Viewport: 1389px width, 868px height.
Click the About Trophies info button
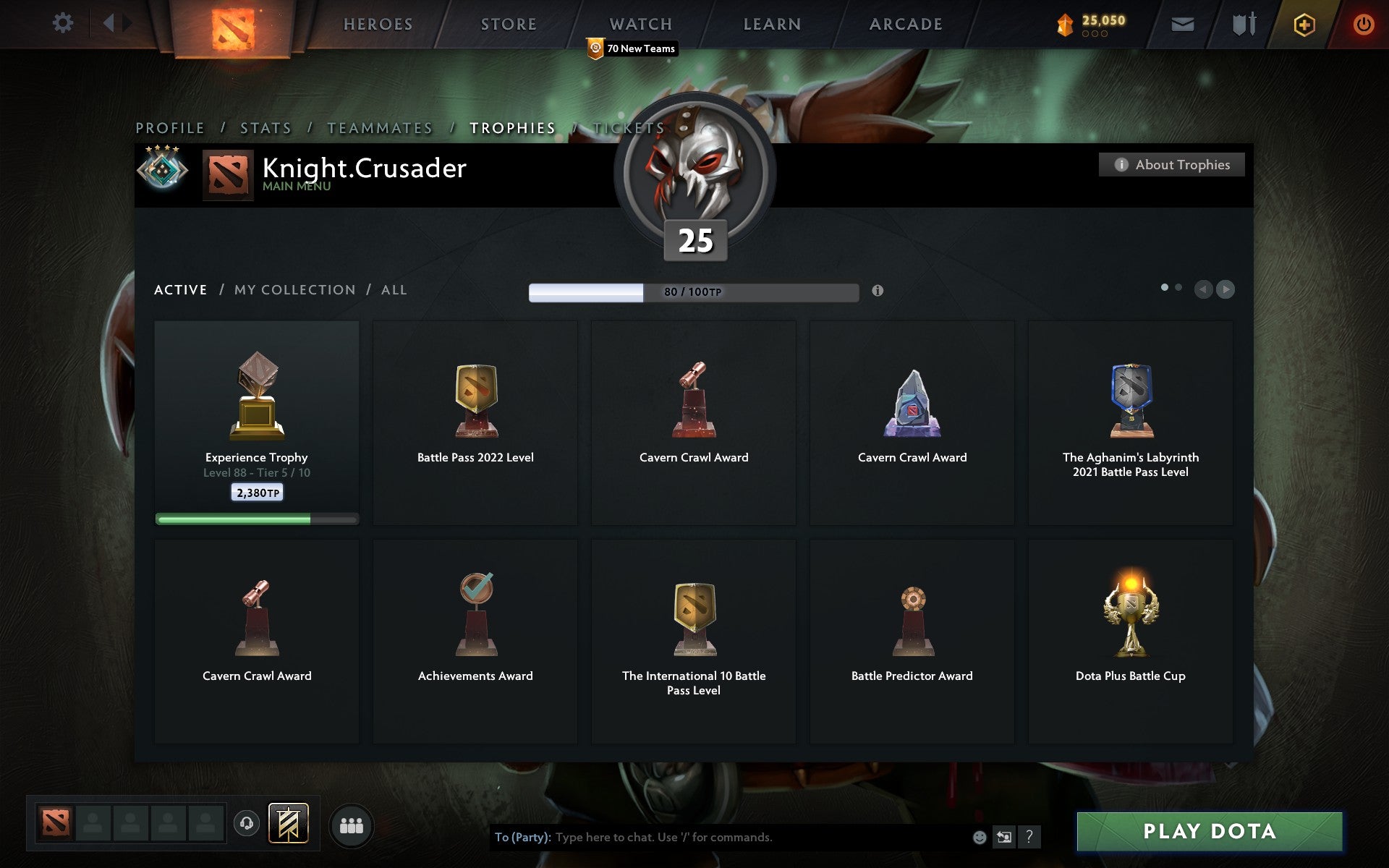(1171, 164)
